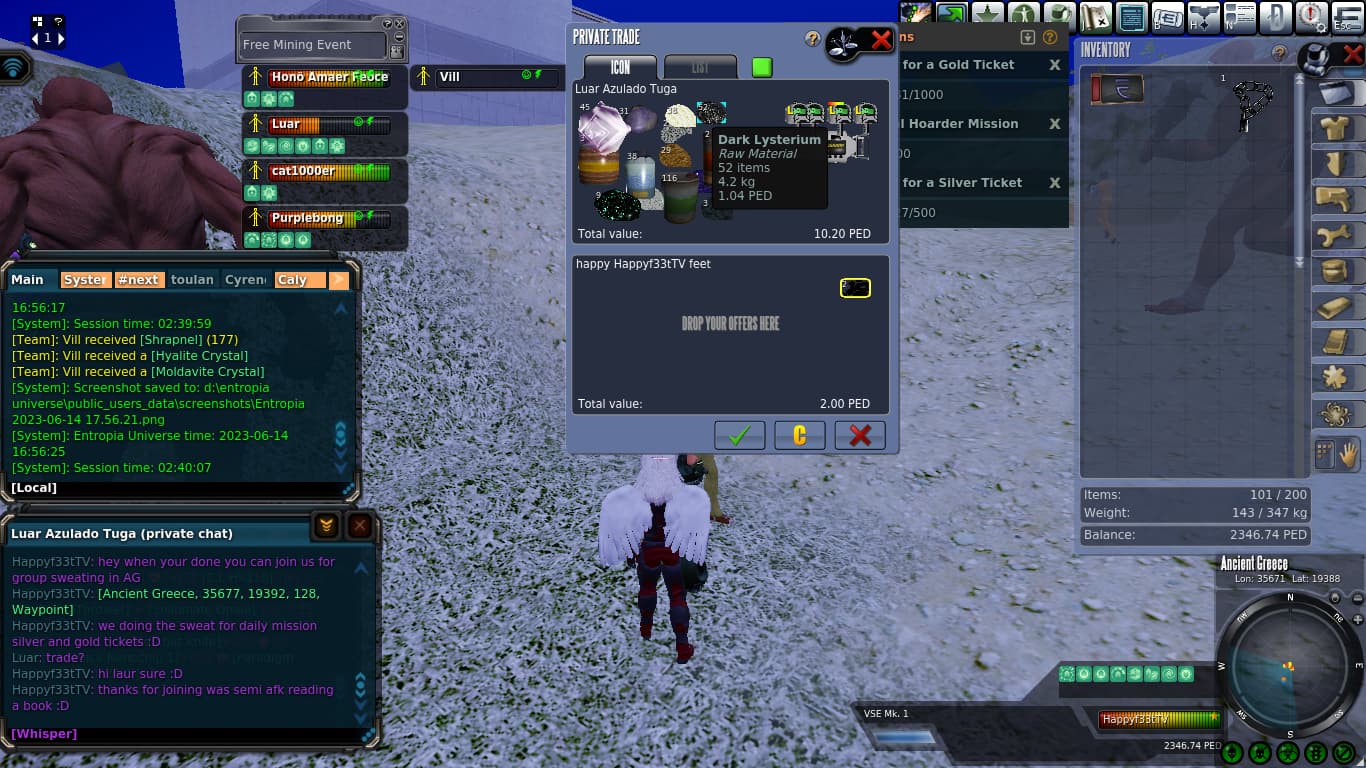Image resolution: width=1366 pixels, height=768 pixels.
Task: Close the Luar Azulado Tuga private chat
Action: [x=360, y=526]
